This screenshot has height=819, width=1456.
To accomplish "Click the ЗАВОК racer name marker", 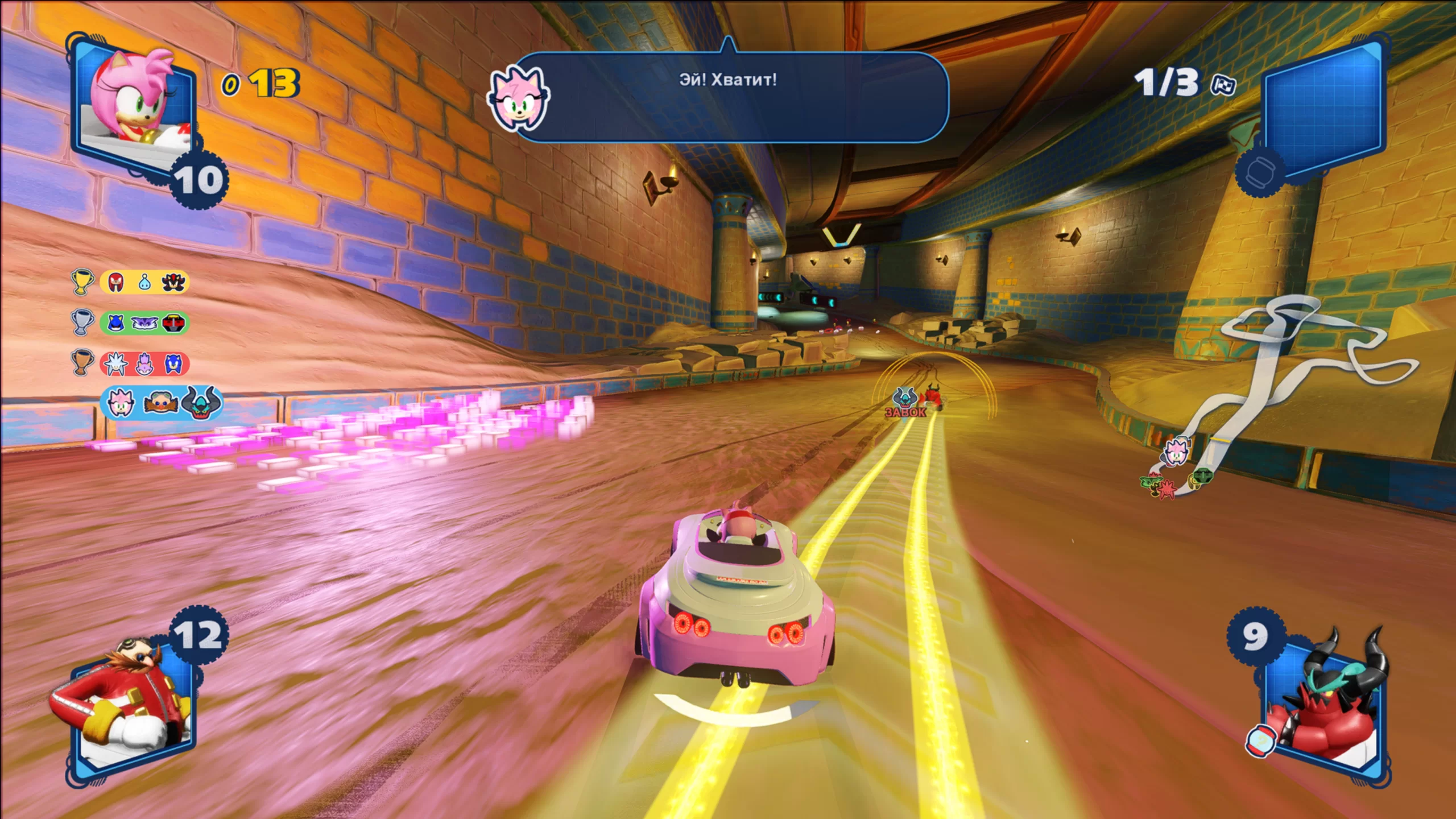I will point(905,412).
